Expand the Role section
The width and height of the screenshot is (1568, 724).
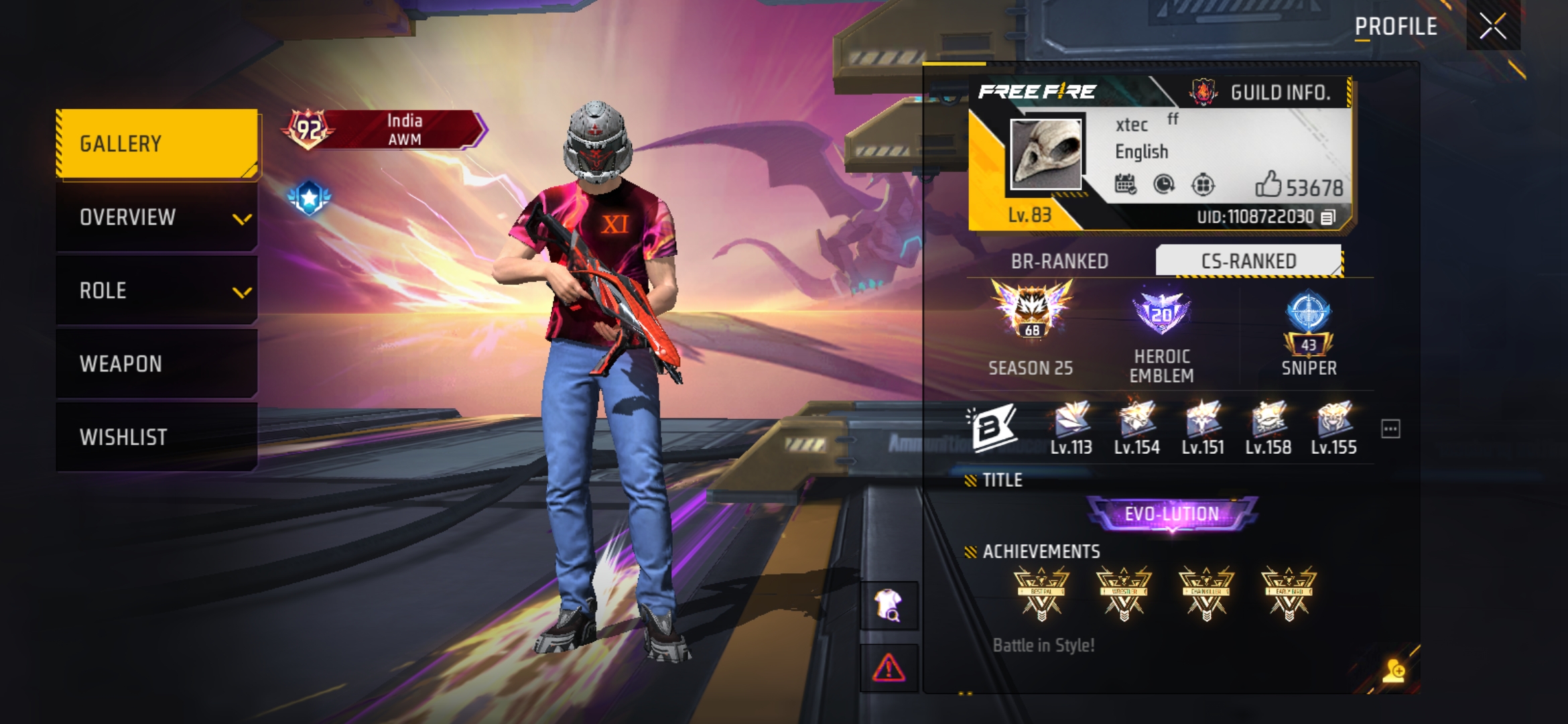pos(157,291)
